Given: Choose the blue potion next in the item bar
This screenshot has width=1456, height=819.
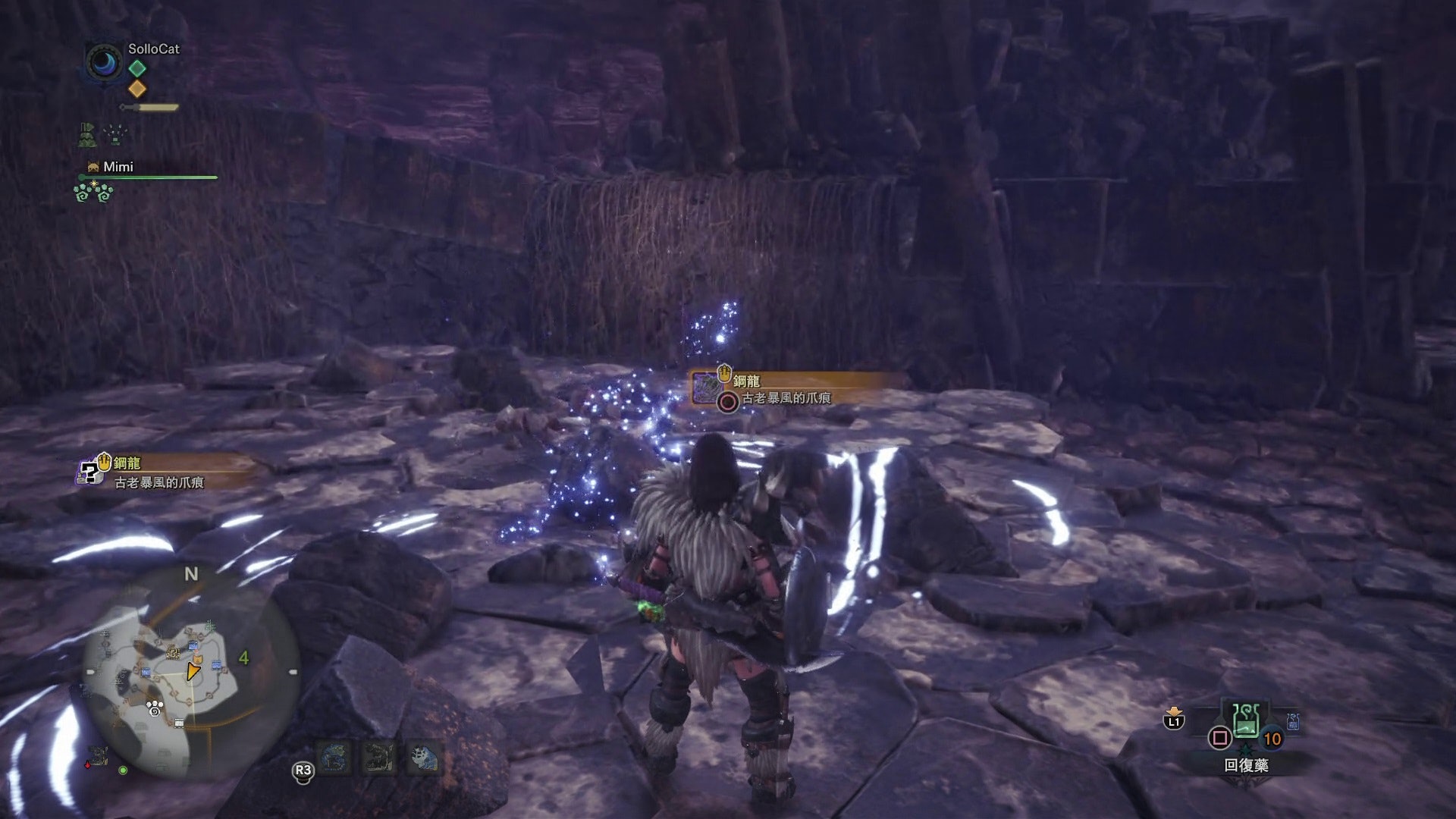Looking at the screenshot, I should [1293, 722].
